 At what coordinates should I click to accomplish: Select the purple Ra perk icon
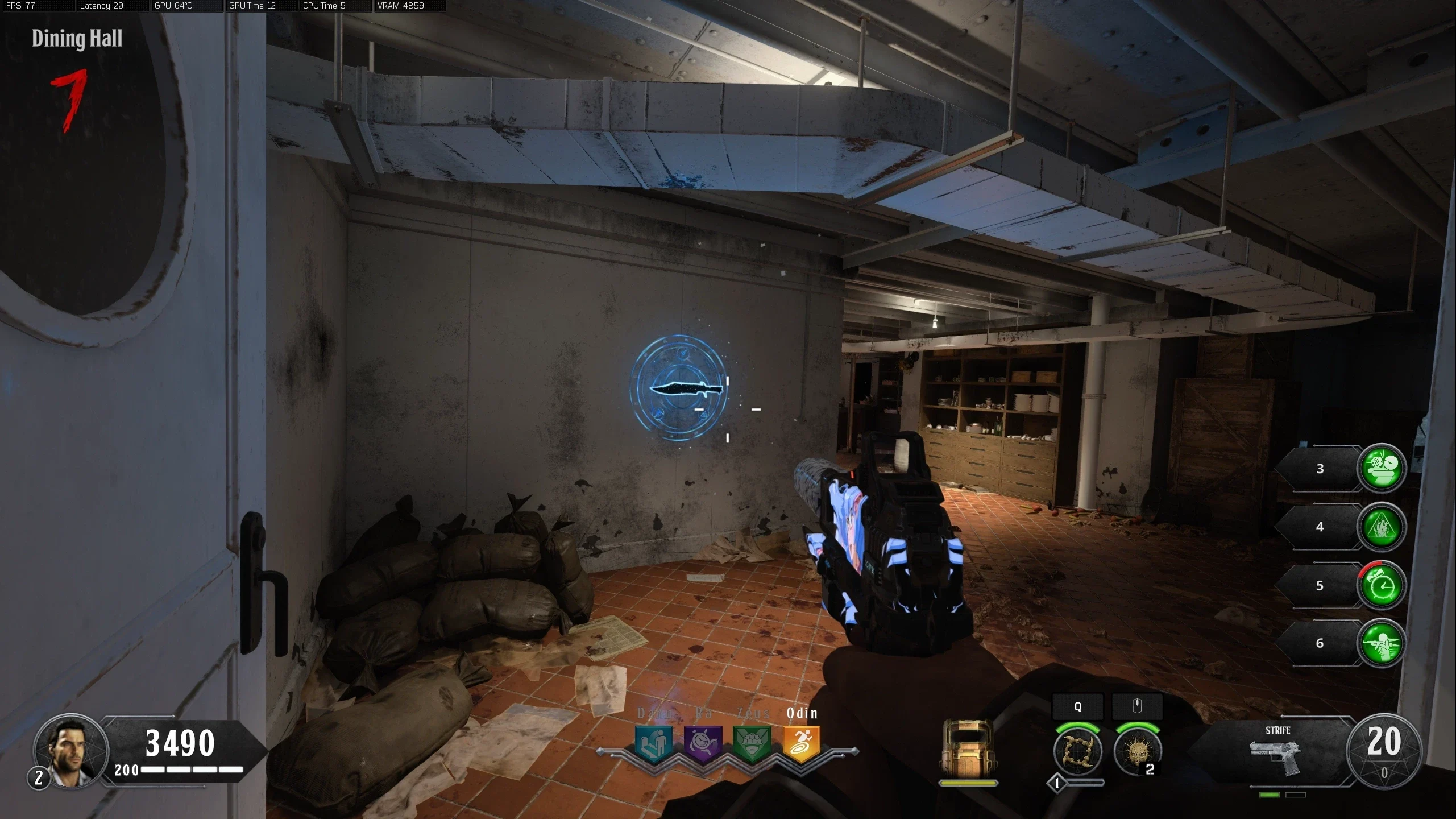(703, 743)
